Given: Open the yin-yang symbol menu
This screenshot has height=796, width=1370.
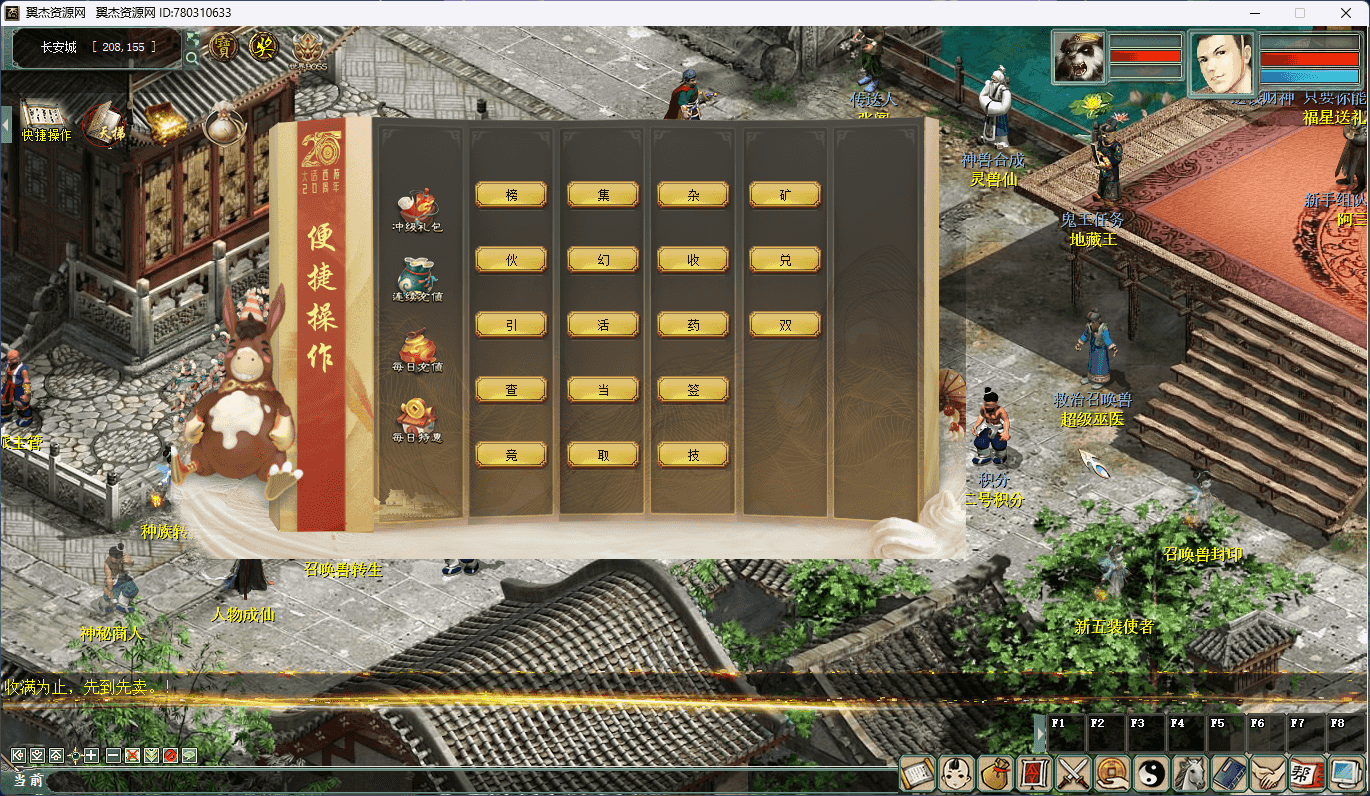Looking at the screenshot, I should [1151, 773].
